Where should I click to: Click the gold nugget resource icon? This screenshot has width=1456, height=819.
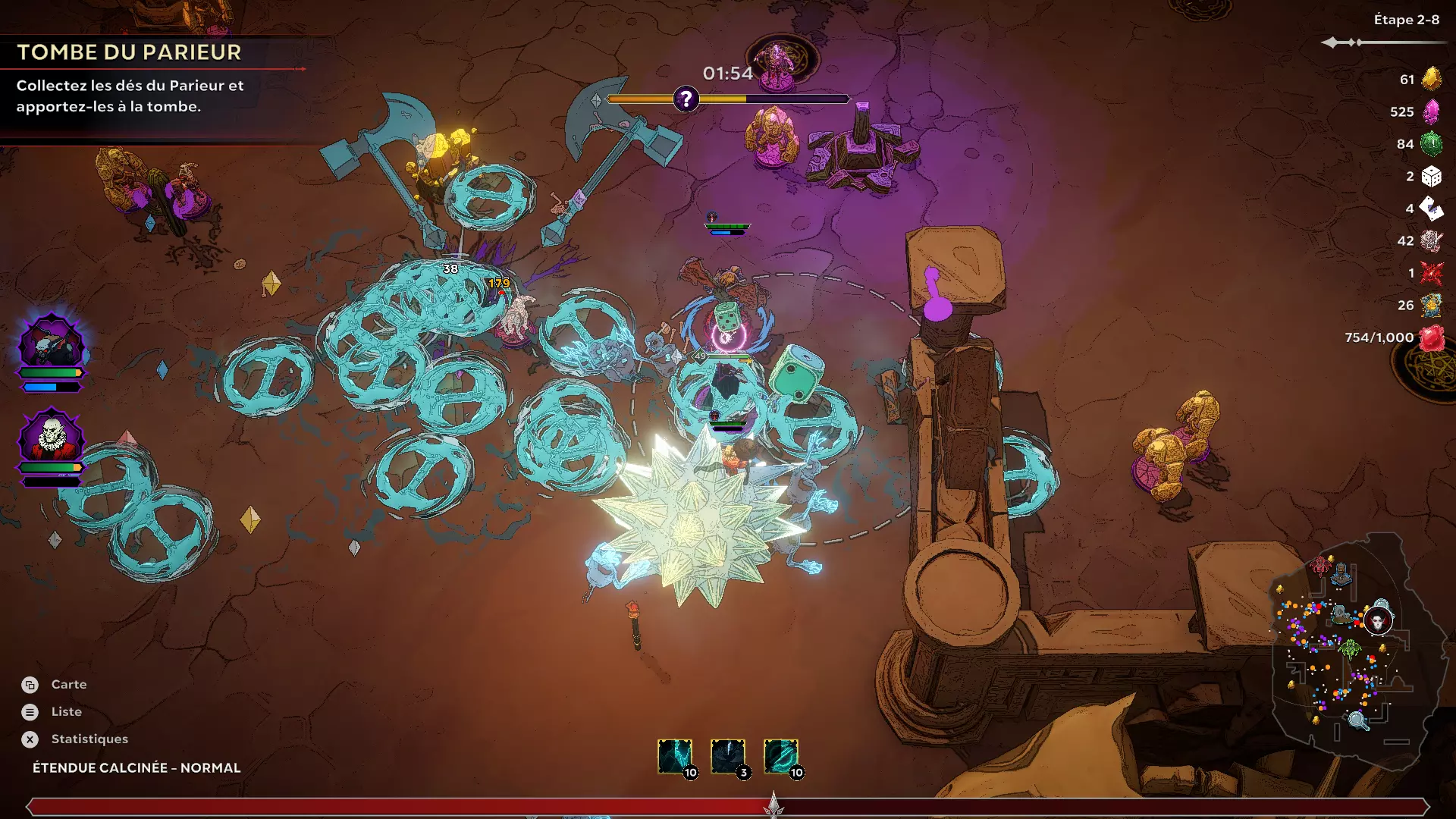(1431, 79)
